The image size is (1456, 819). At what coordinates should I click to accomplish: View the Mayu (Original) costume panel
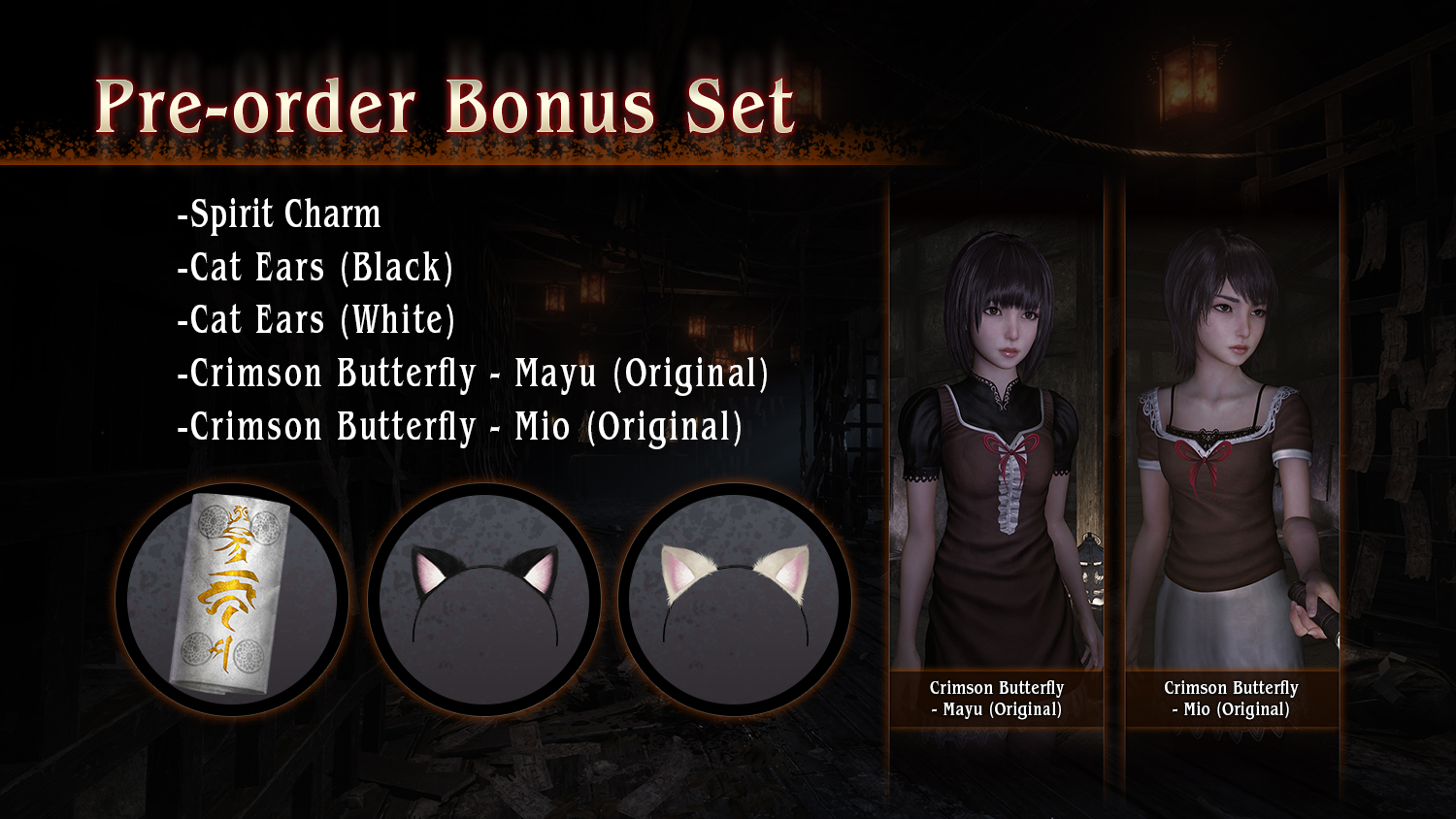point(997,456)
